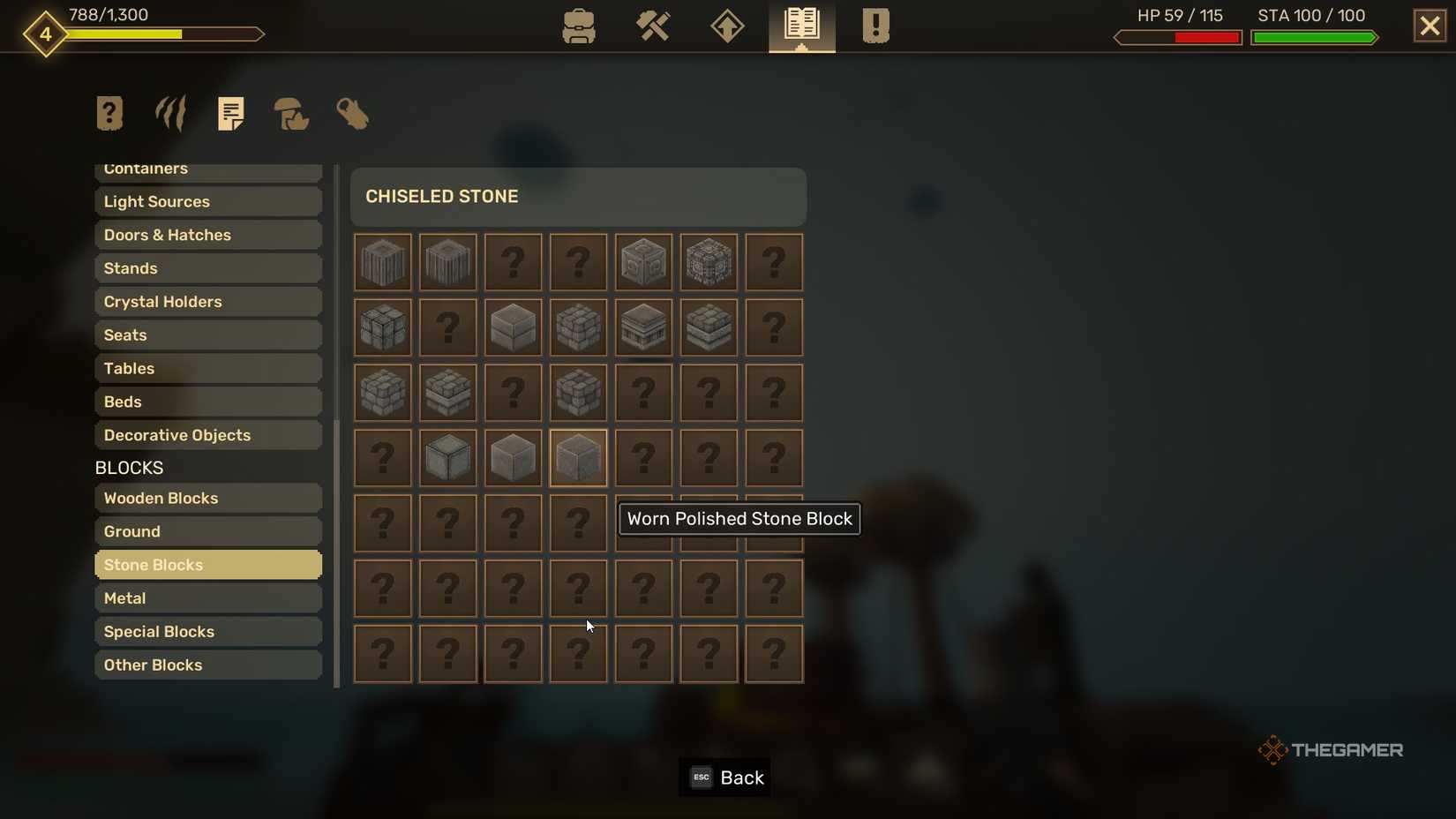1456x819 pixels.
Task: Select the diamond upgrade icon
Action: [x=726, y=26]
